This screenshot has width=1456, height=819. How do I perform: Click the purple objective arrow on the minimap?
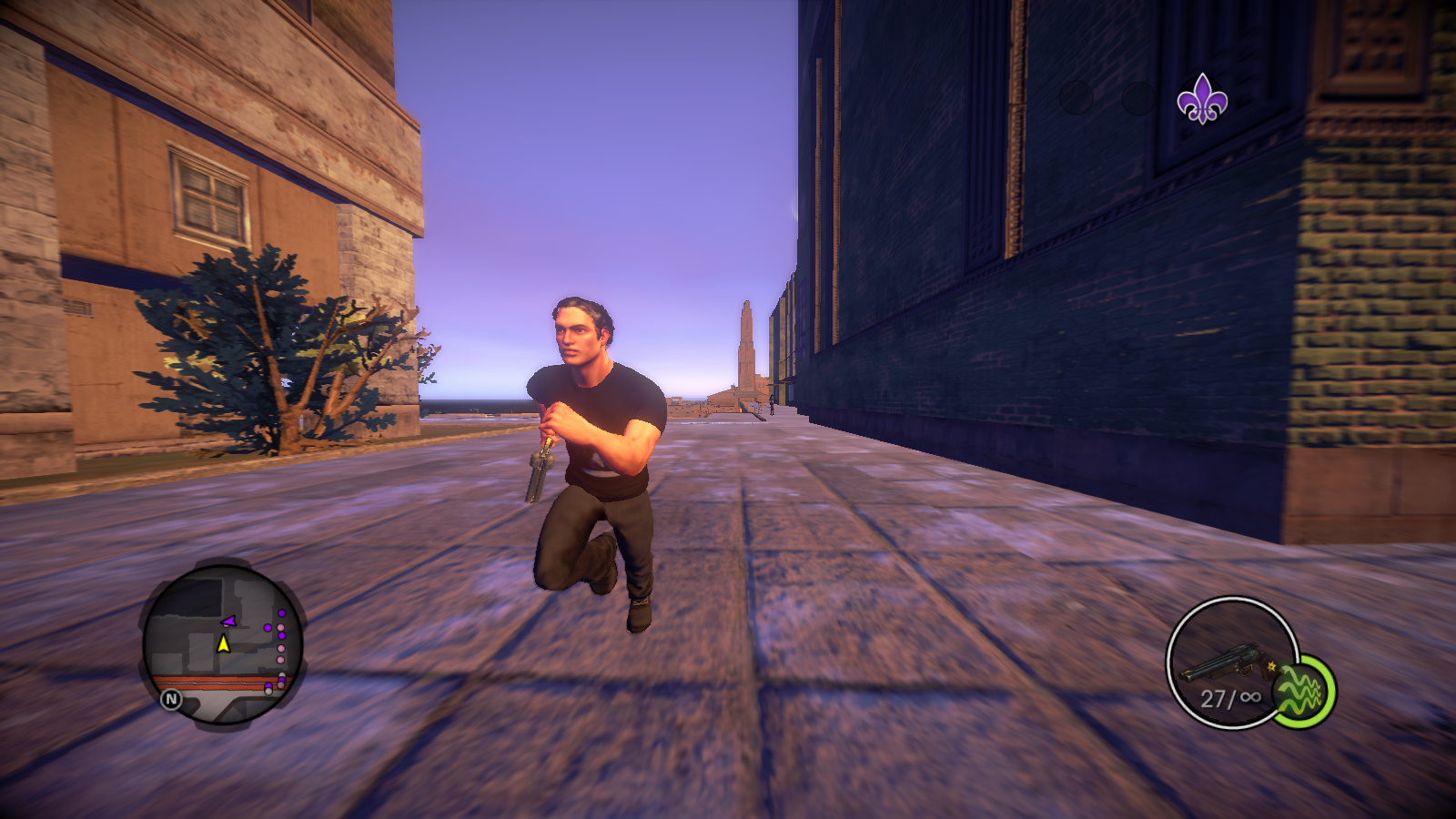pos(229,620)
